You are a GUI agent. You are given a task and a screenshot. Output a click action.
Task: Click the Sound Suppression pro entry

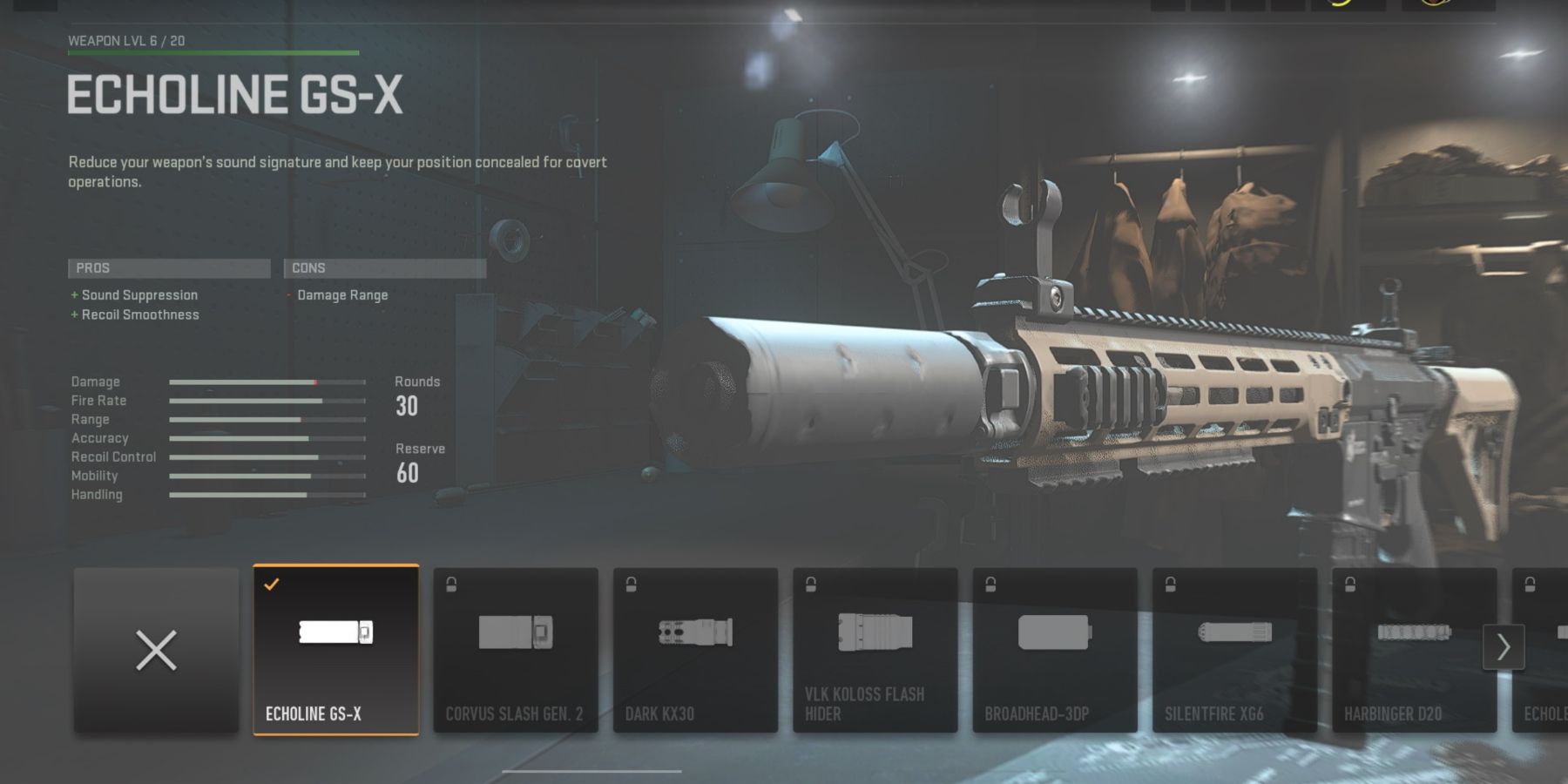[137, 294]
